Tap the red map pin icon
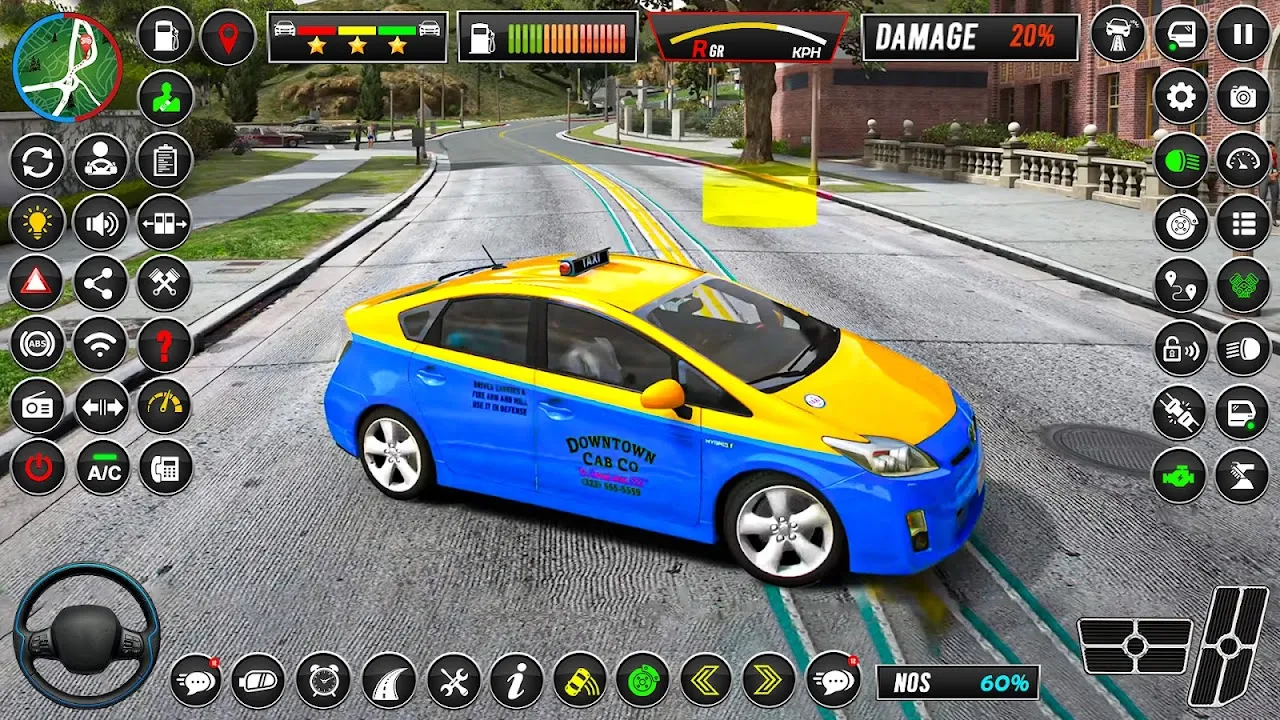The height and width of the screenshot is (720, 1280). [228, 38]
